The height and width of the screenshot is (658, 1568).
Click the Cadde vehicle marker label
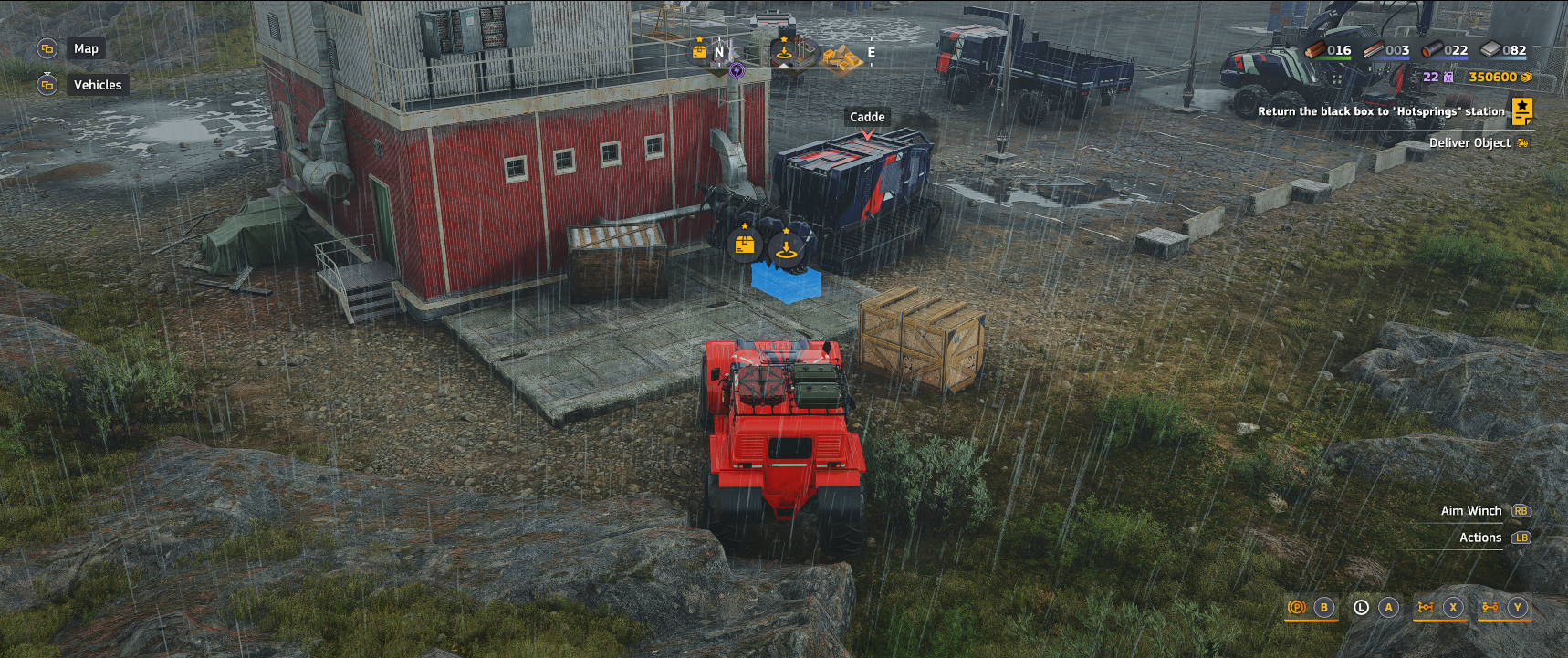(x=865, y=117)
